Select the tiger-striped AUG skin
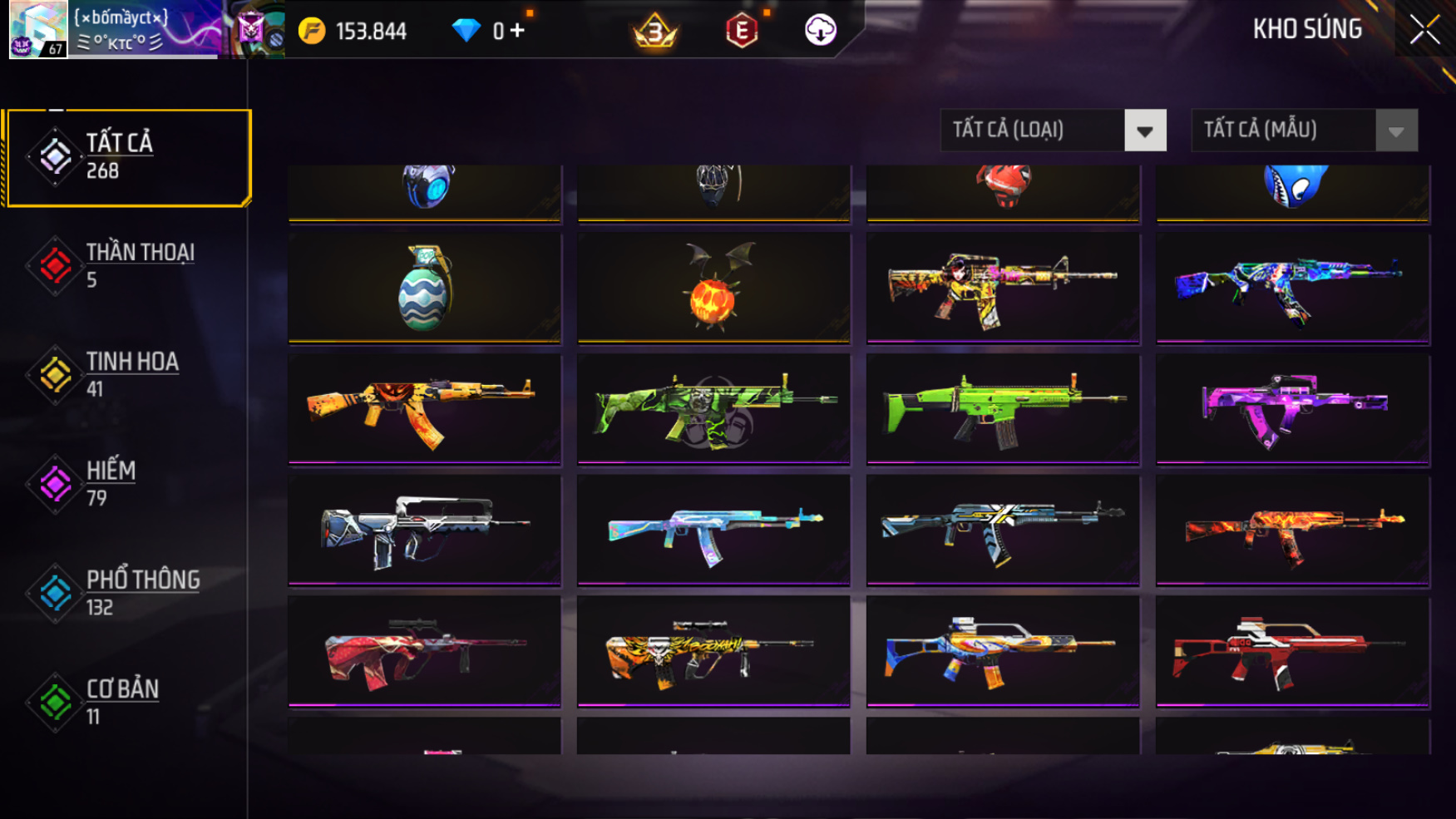This screenshot has height=819, width=1456. click(713, 651)
